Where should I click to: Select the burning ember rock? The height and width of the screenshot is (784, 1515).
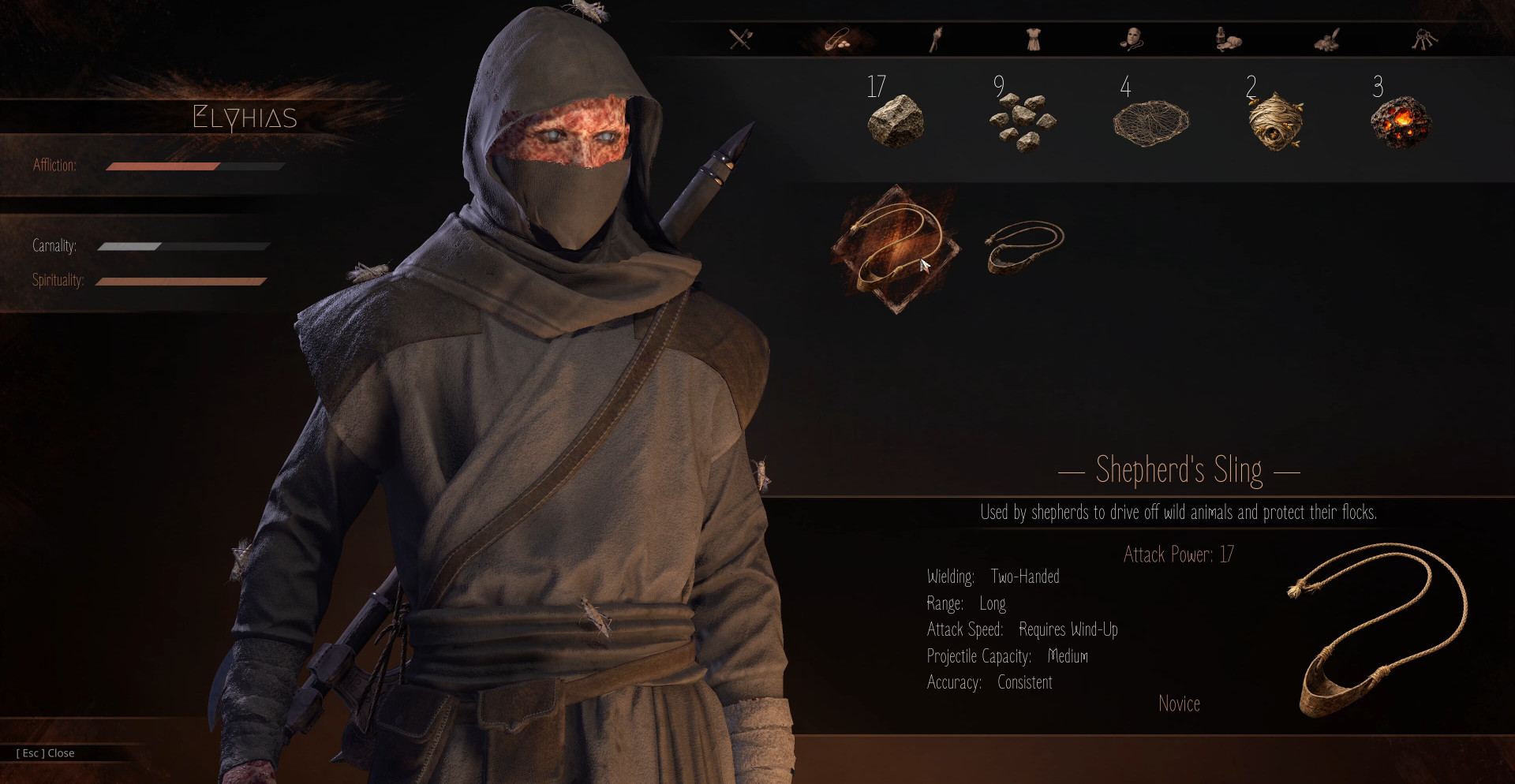[1401, 122]
